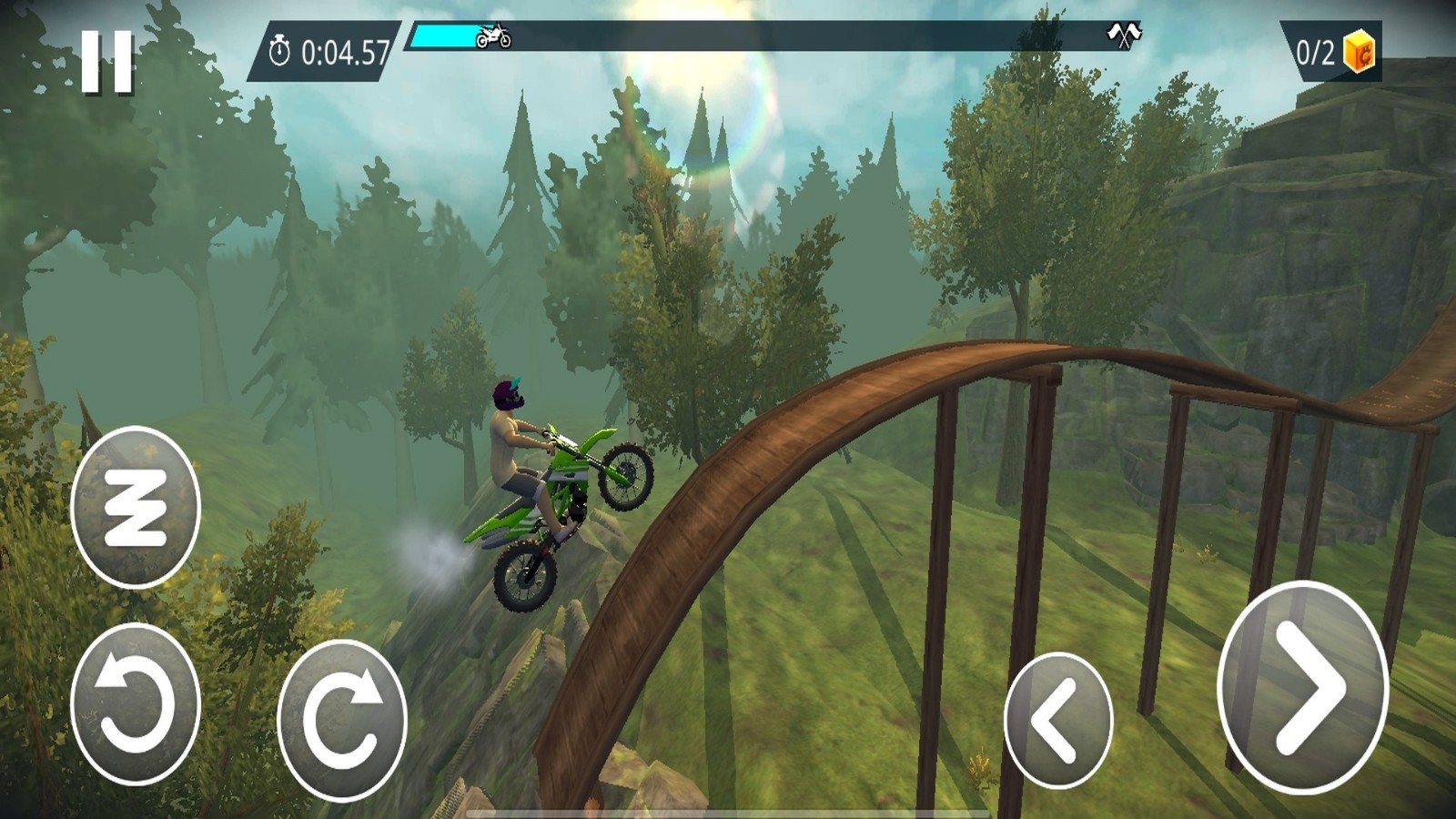The image size is (1456, 819).
Task: Rotate bike backward with counter-clockwise arrow
Action: pyautogui.click(x=135, y=703)
